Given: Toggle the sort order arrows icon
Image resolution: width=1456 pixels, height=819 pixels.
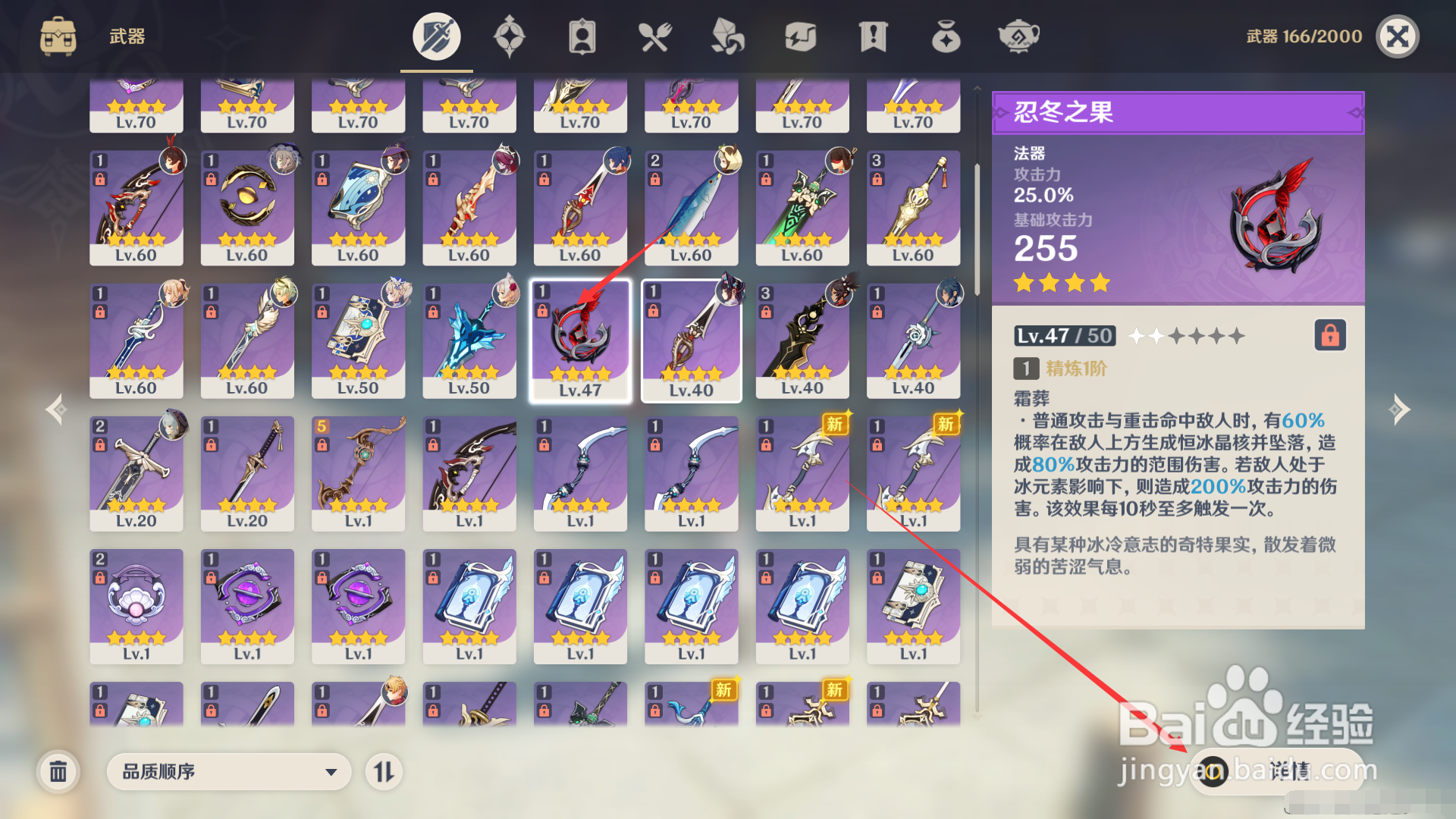Looking at the screenshot, I should [385, 771].
